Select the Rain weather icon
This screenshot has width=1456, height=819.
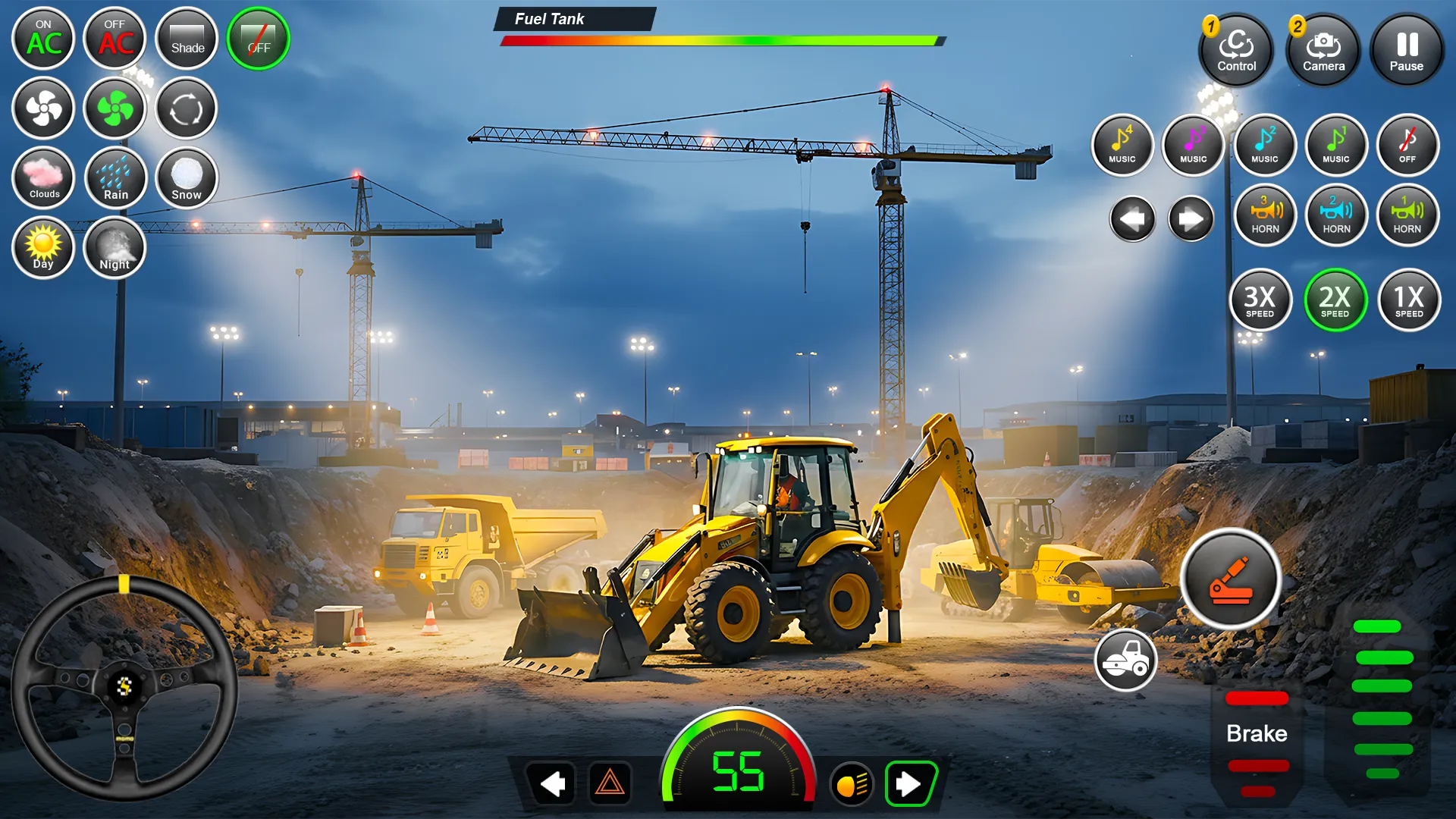tap(115, 178)
